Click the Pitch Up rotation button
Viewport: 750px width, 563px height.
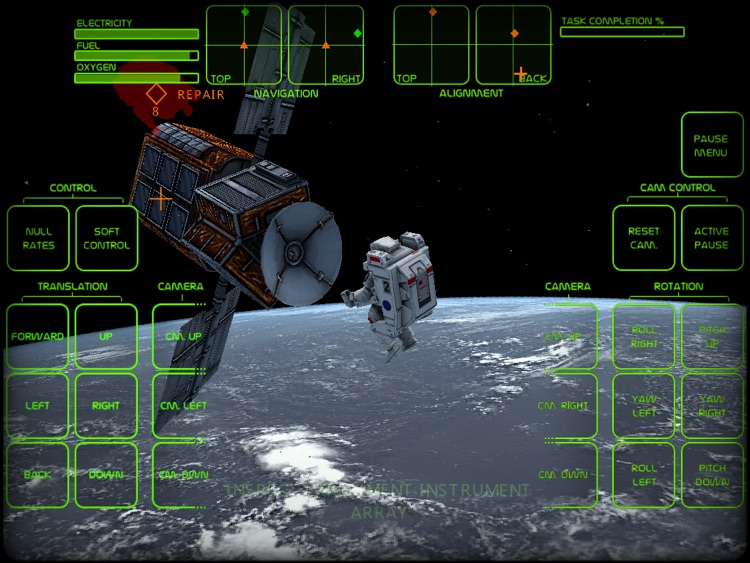[x=711, y=337]
